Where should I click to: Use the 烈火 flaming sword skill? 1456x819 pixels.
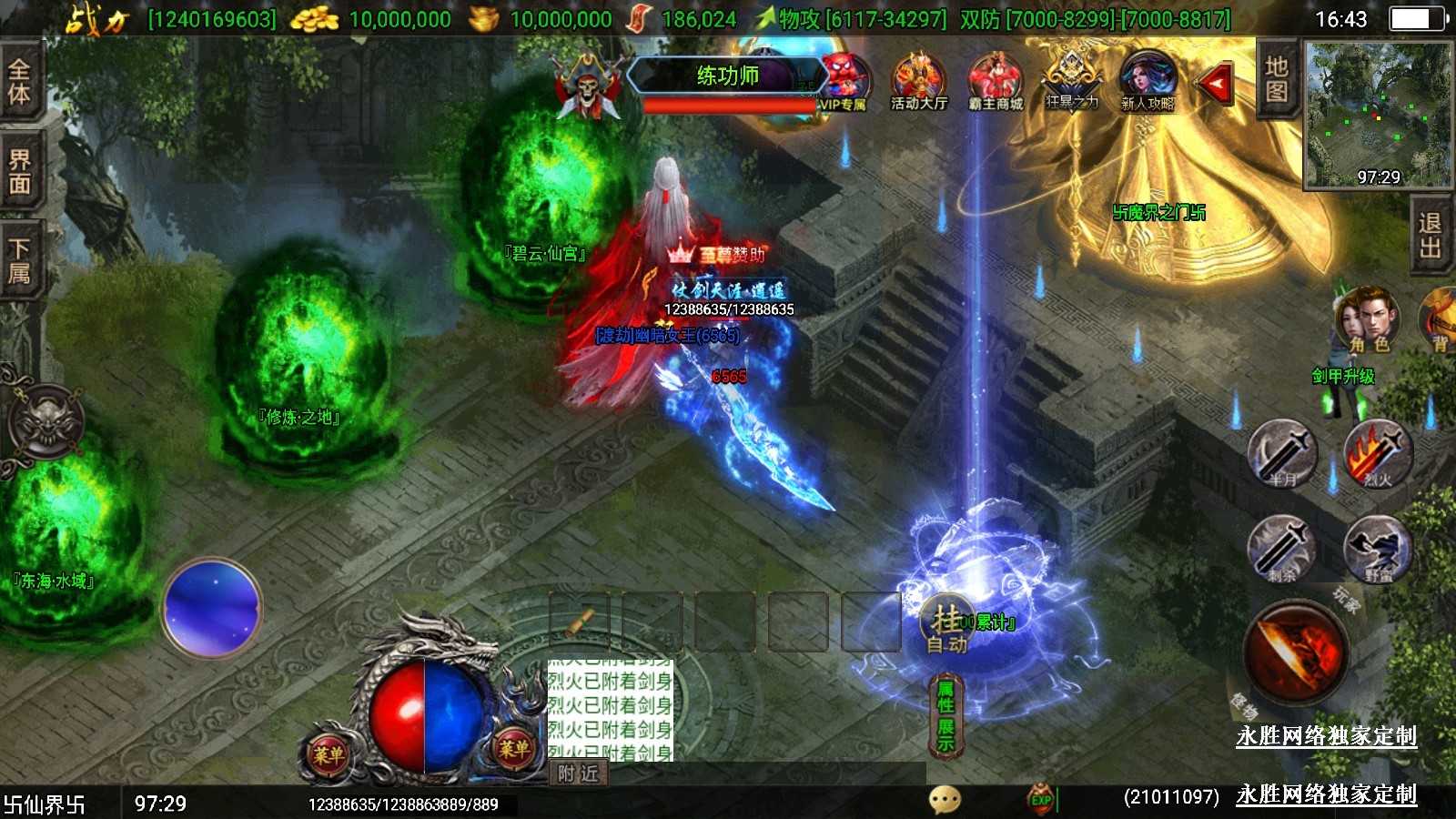(1378, 452)
